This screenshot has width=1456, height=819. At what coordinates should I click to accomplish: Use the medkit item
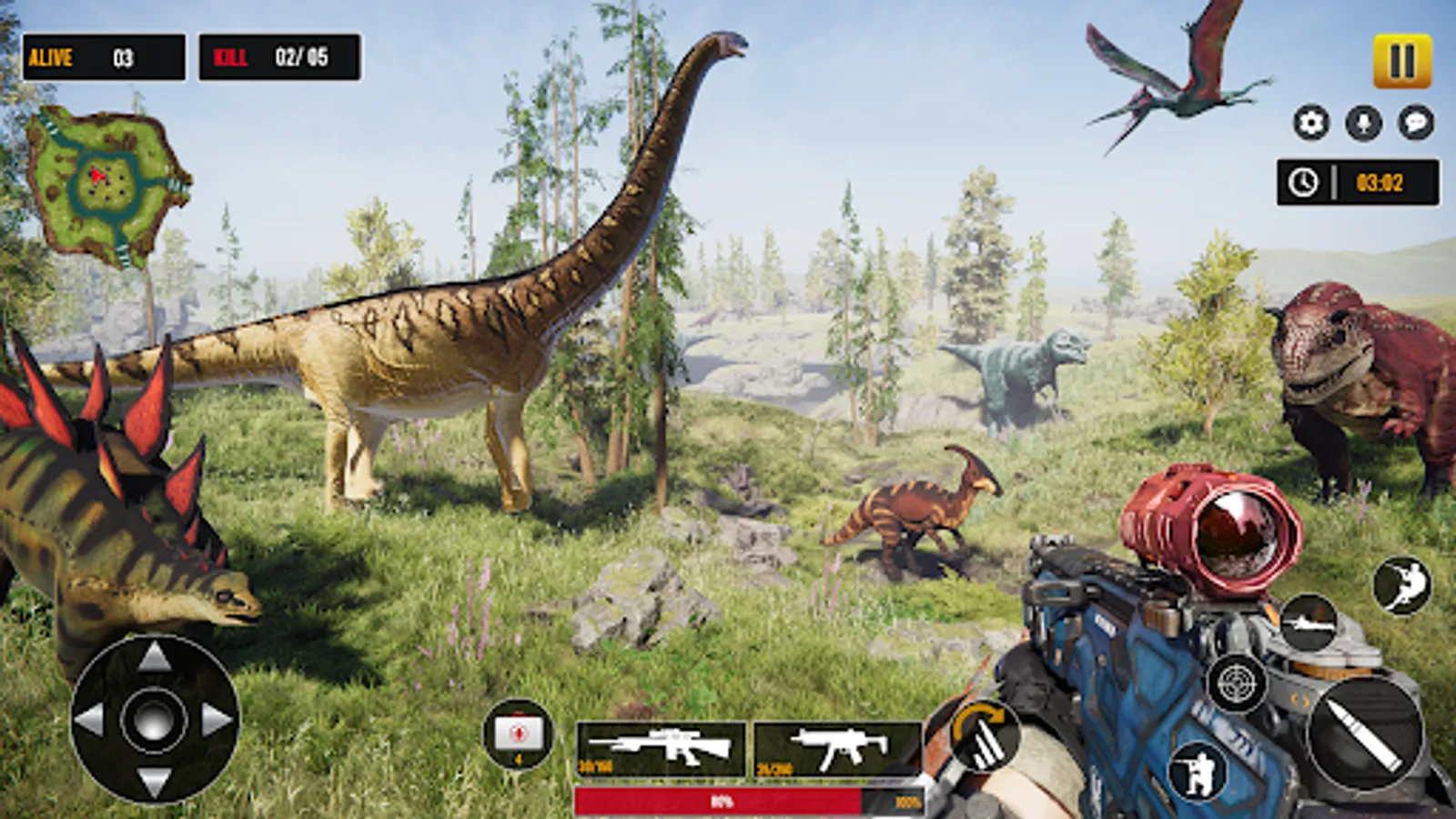coord(519,733)
